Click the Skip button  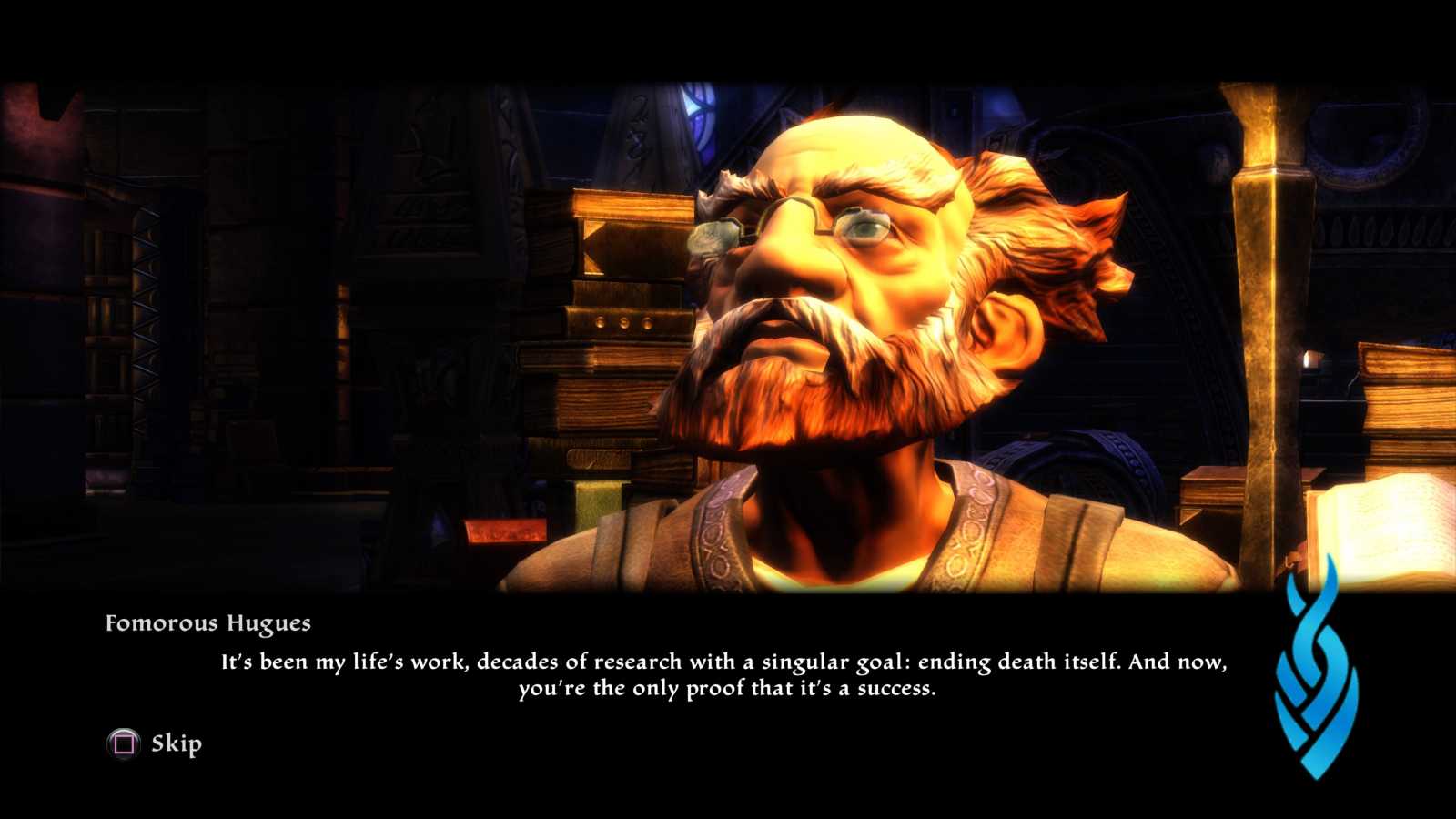coord(177,743)
